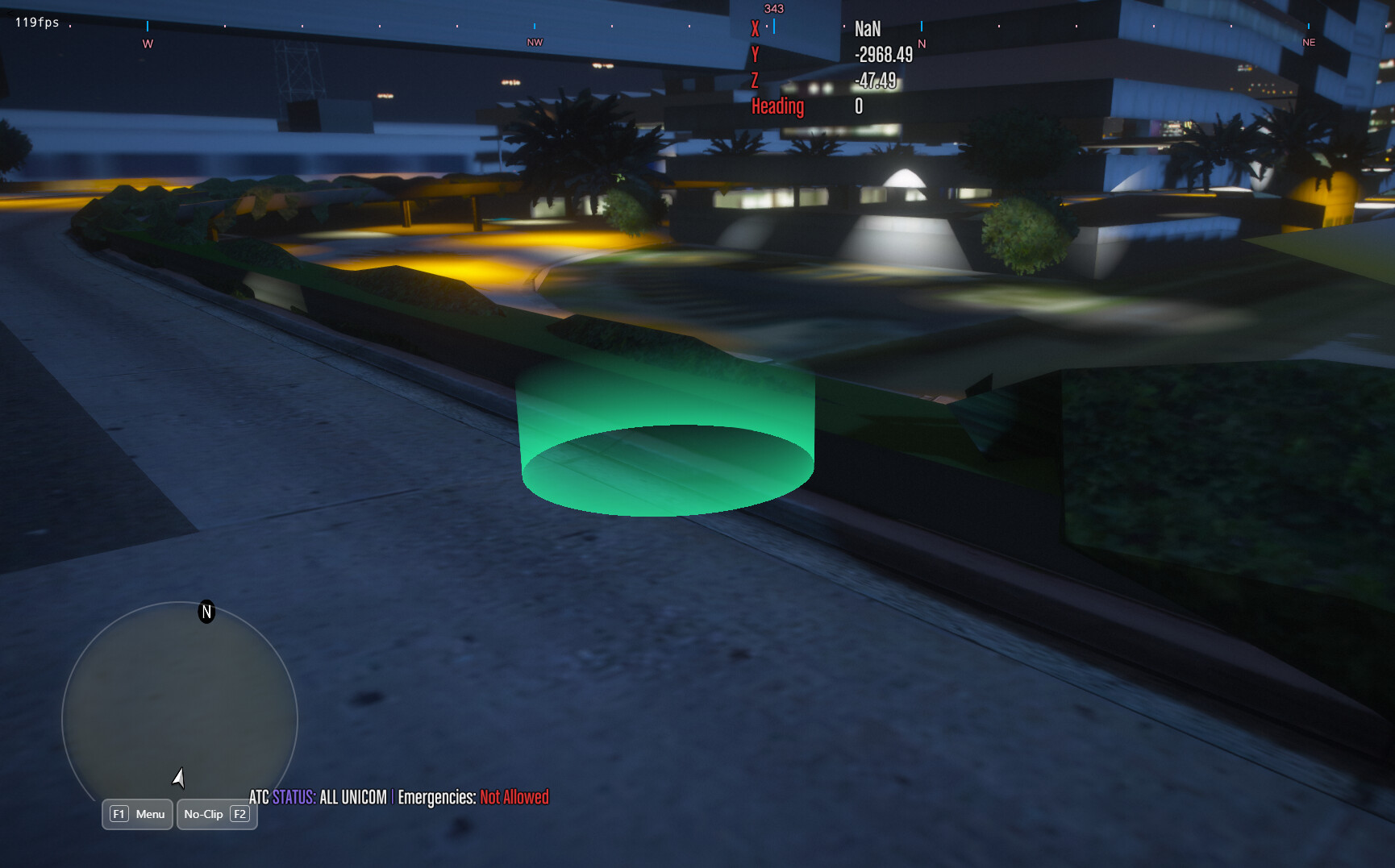The width and height of the screenshot is (1395, 868).
Task: Toggle the Emergencies Not Allowed status
Action: point(513,798)
